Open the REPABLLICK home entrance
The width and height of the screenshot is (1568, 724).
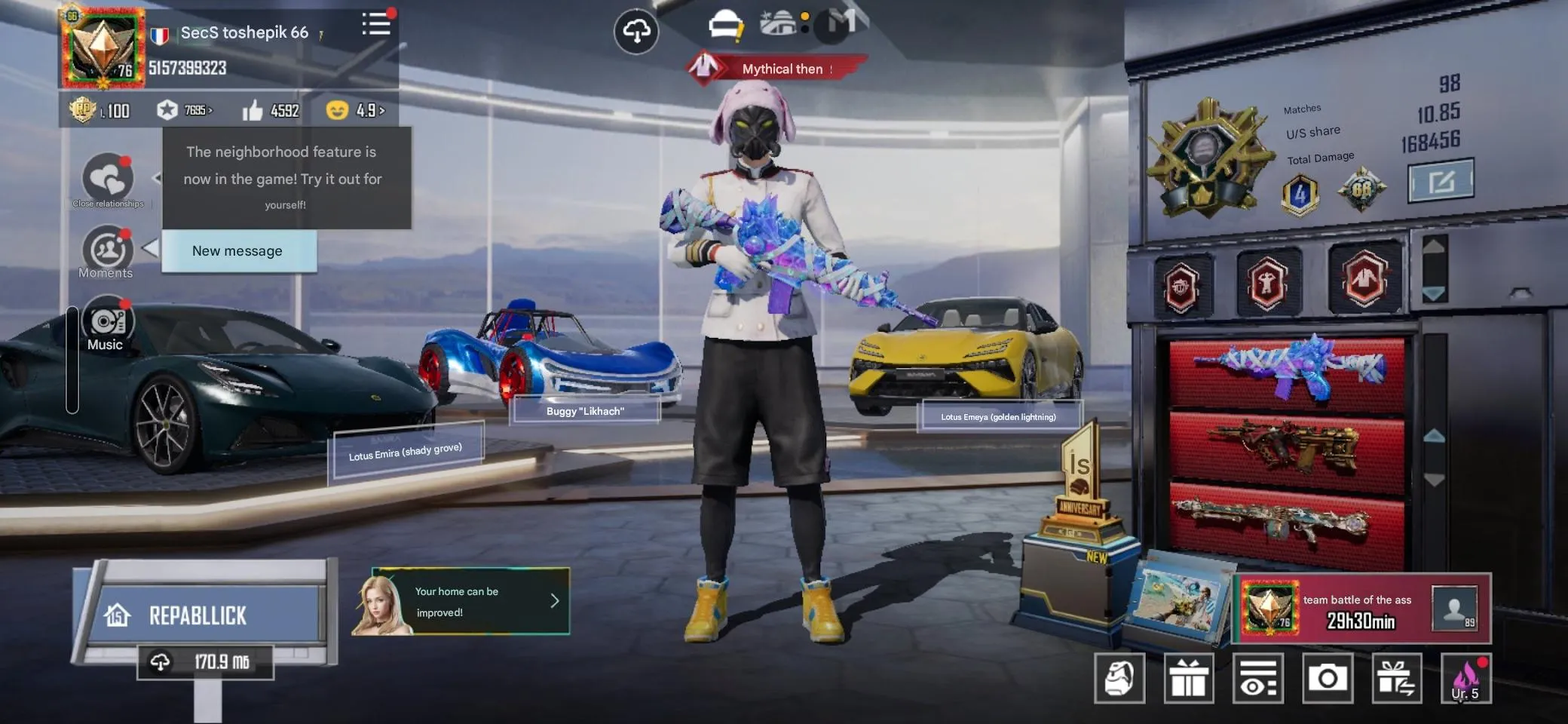(198, 615)
